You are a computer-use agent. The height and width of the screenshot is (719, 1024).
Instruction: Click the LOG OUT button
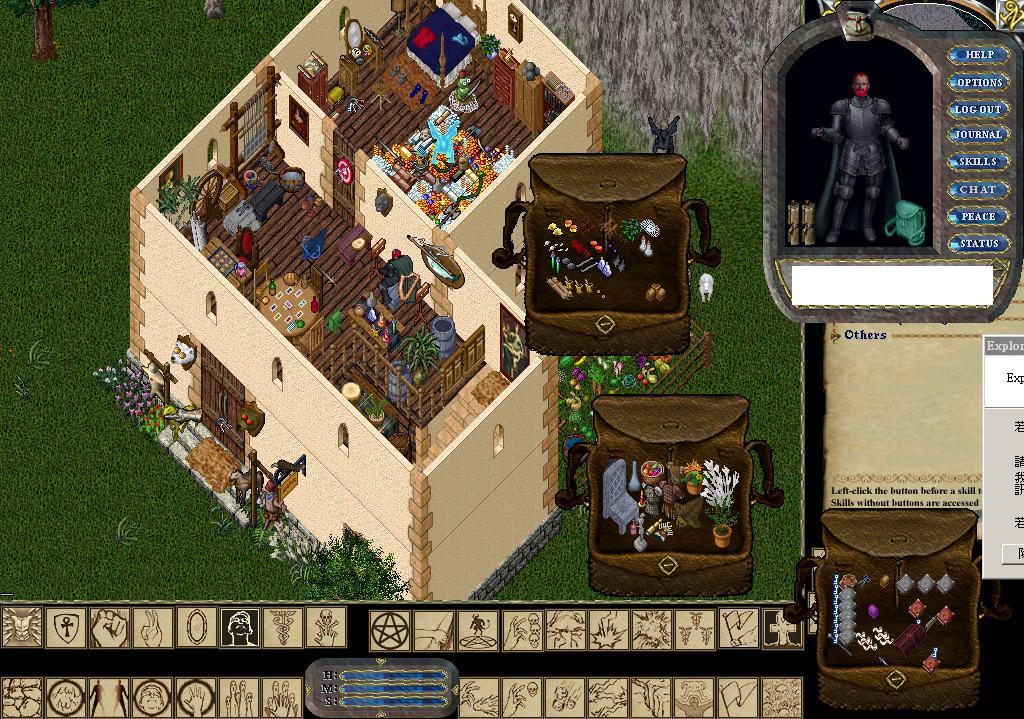(x=978, y=109)
